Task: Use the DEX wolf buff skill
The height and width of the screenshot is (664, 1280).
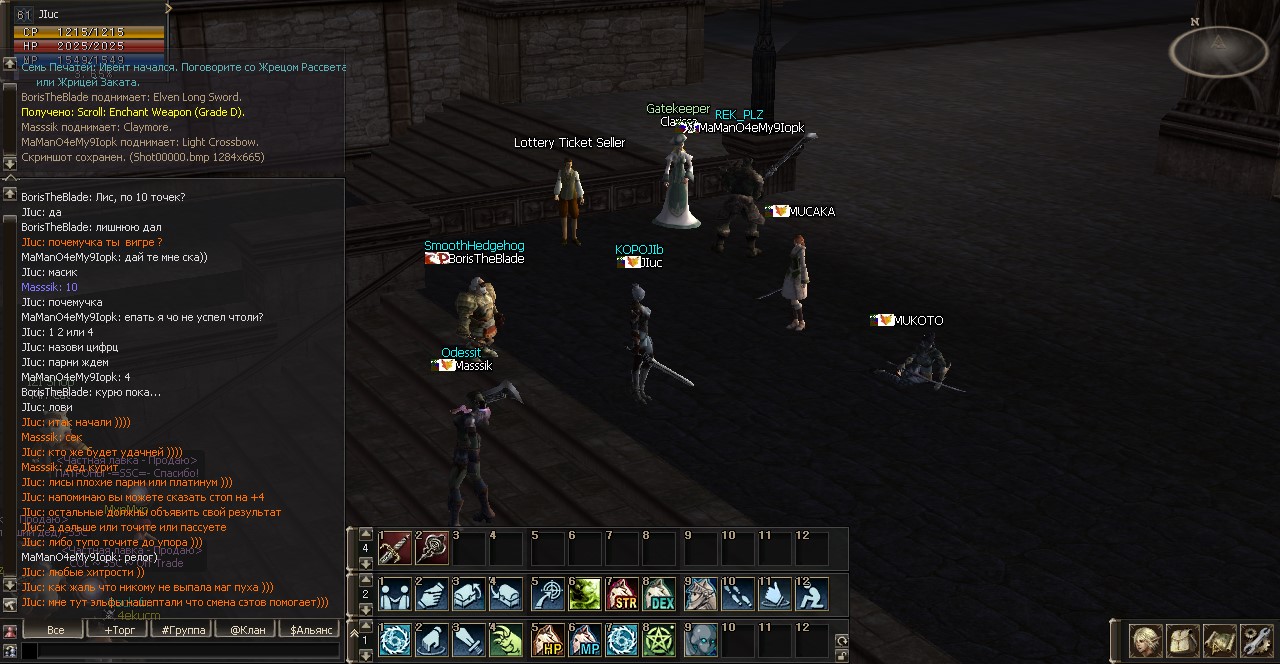Action: (x=659, y=594)
